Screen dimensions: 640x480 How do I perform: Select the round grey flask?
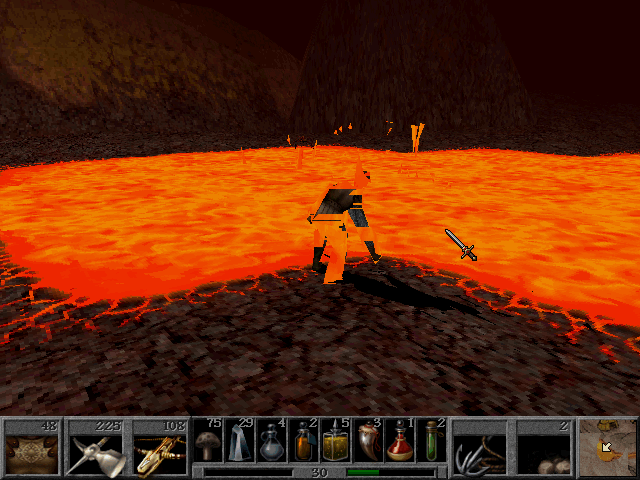272,441
